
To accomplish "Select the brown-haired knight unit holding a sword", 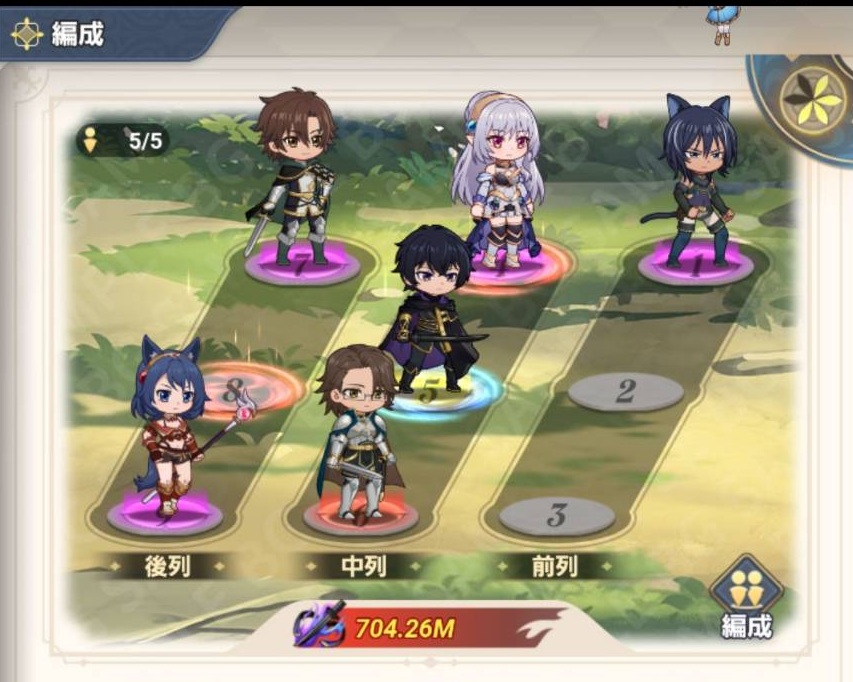I will pos(297,175).
